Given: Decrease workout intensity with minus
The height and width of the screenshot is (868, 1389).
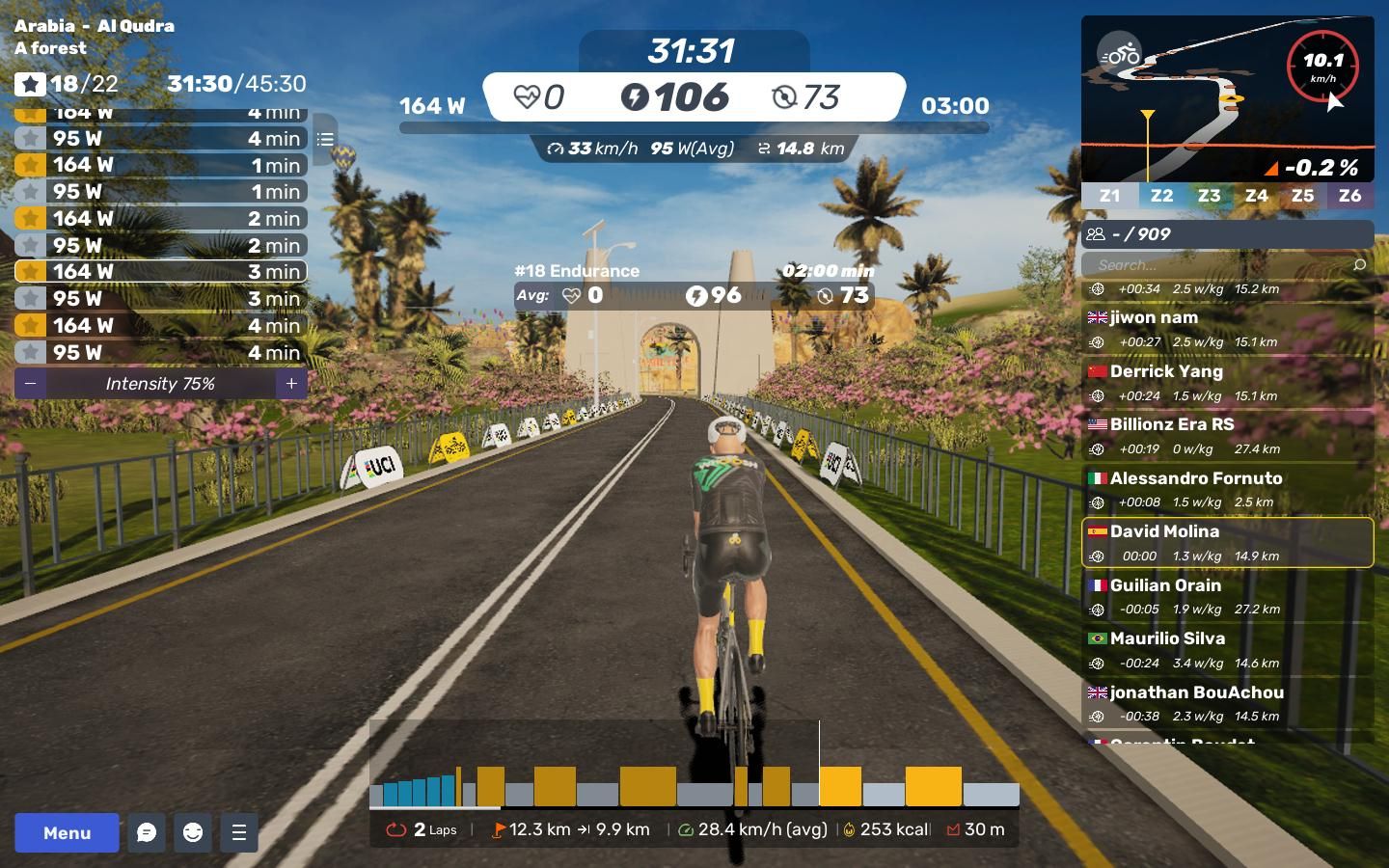Looking at the screenshot, I should click(31, 384).
